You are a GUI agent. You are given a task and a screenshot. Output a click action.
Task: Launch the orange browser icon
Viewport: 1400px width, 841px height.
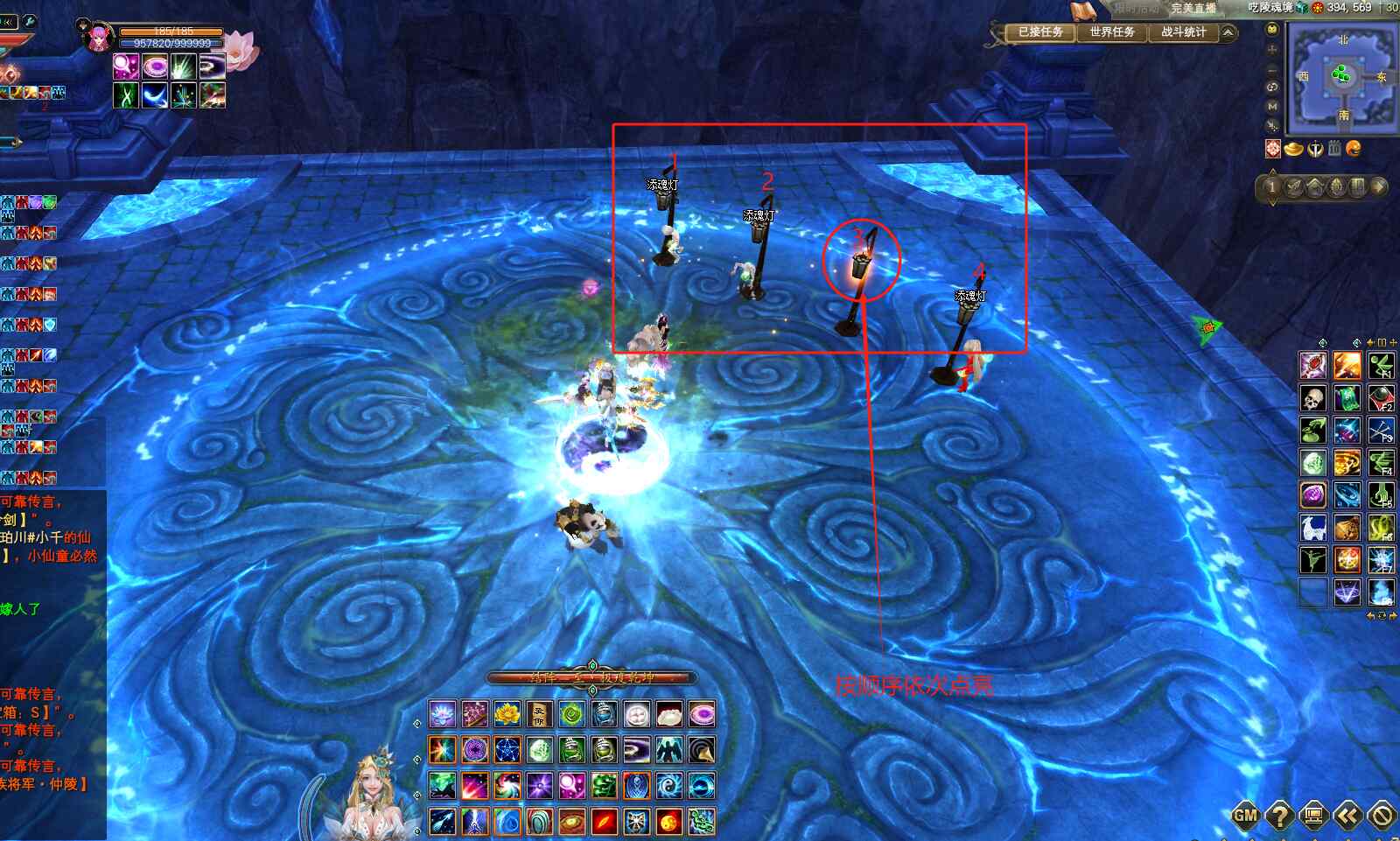pos(1354,149)
